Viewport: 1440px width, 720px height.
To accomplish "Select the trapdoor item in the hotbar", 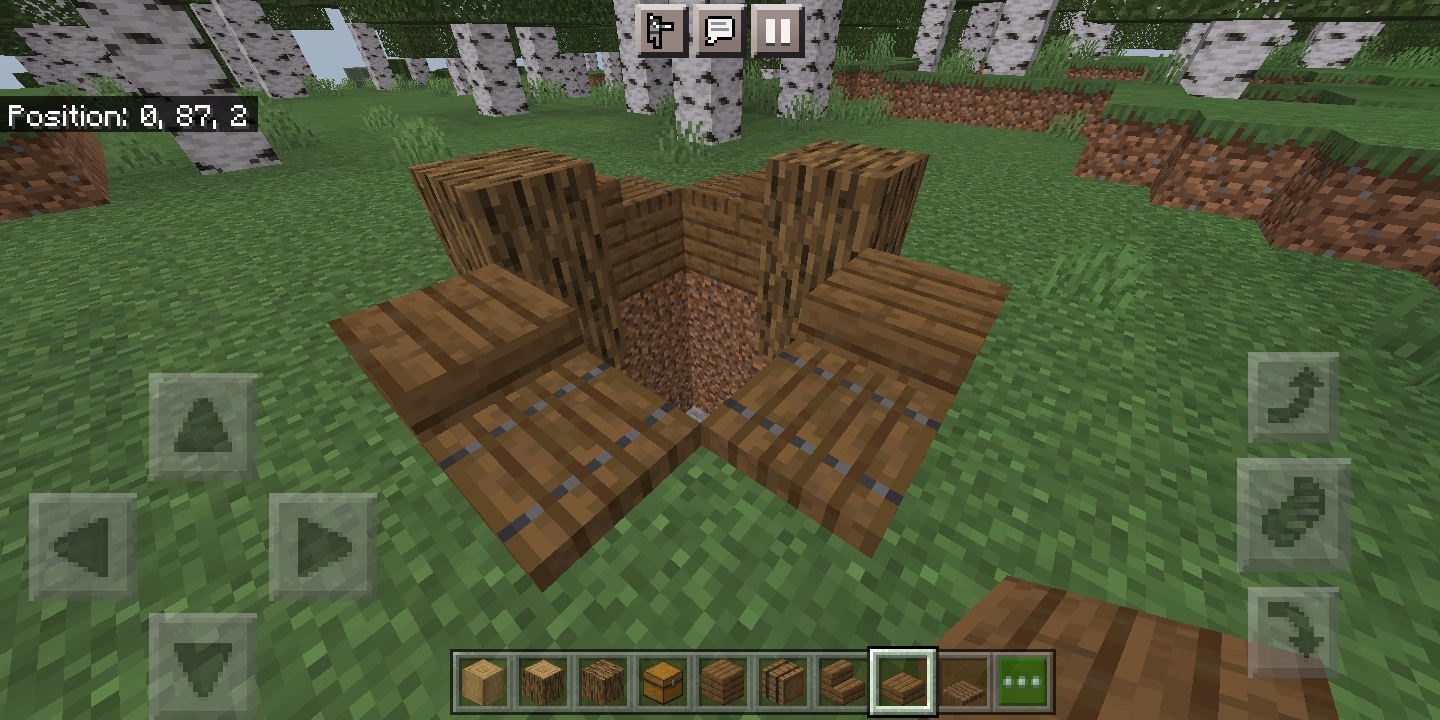I will tap(963, 683).
